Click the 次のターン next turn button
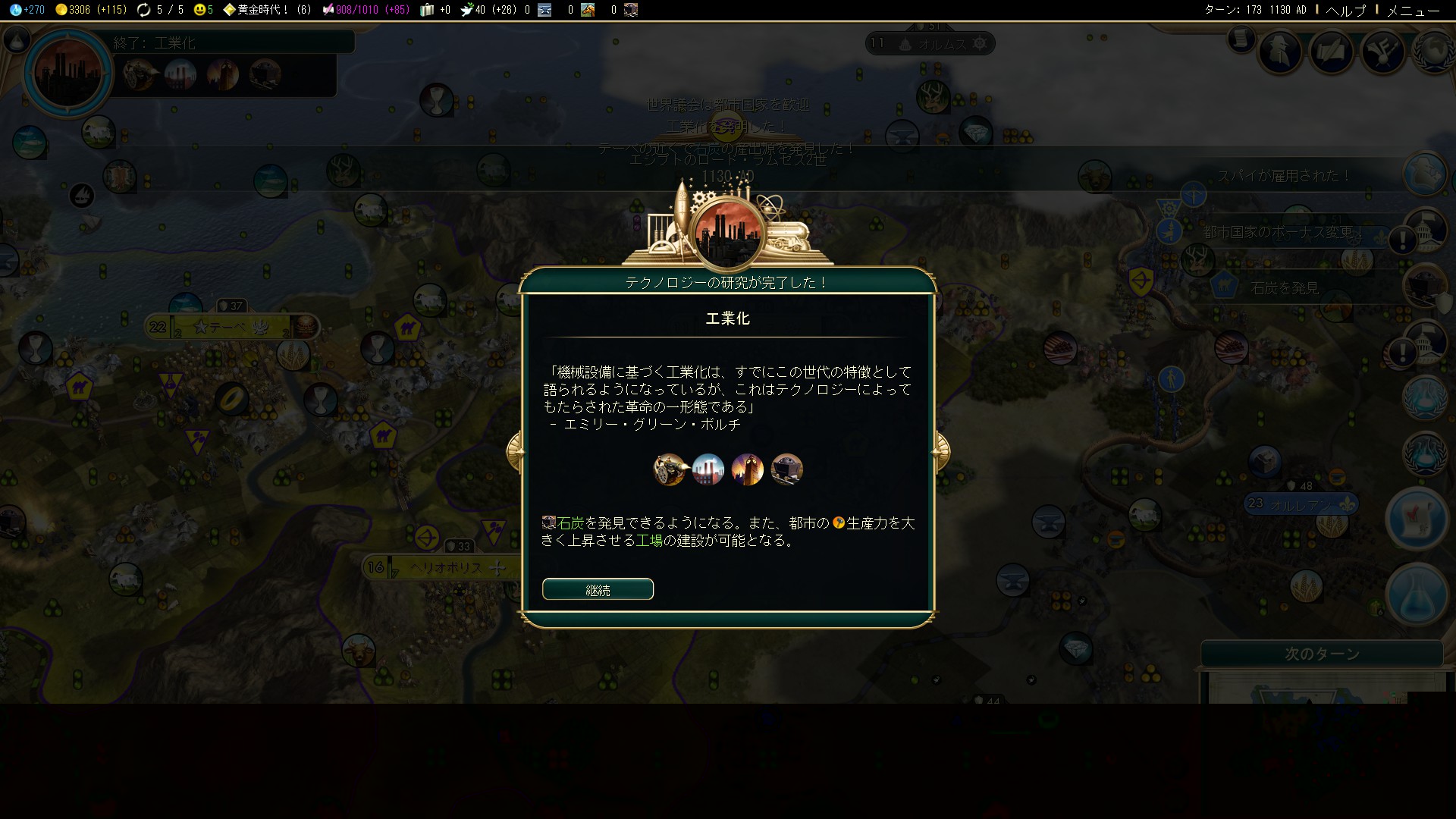 click(1321, 654)
